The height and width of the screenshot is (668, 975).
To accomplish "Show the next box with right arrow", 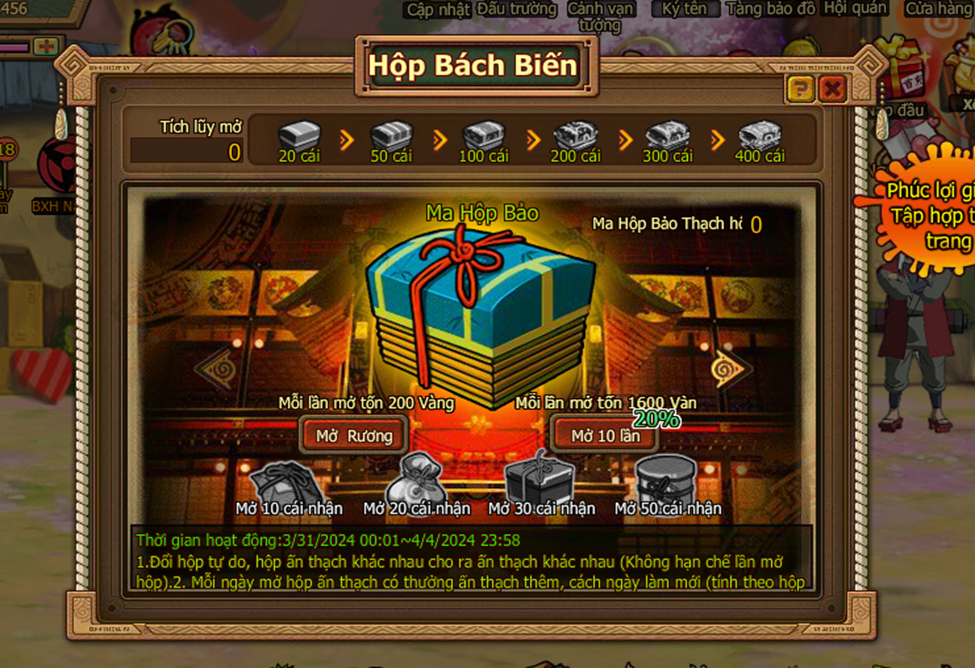I will [x=732, y=369].
